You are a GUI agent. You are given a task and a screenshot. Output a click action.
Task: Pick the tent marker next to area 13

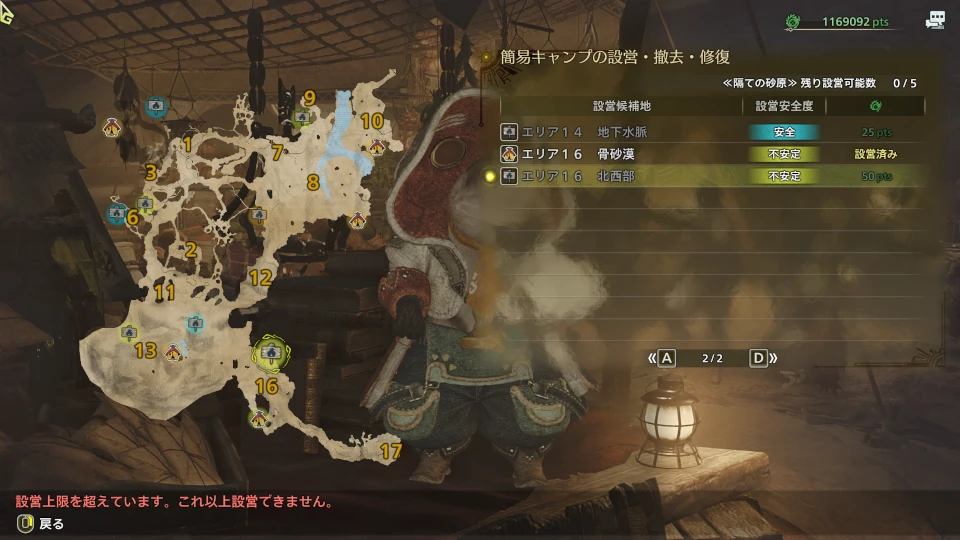point(175,351)
